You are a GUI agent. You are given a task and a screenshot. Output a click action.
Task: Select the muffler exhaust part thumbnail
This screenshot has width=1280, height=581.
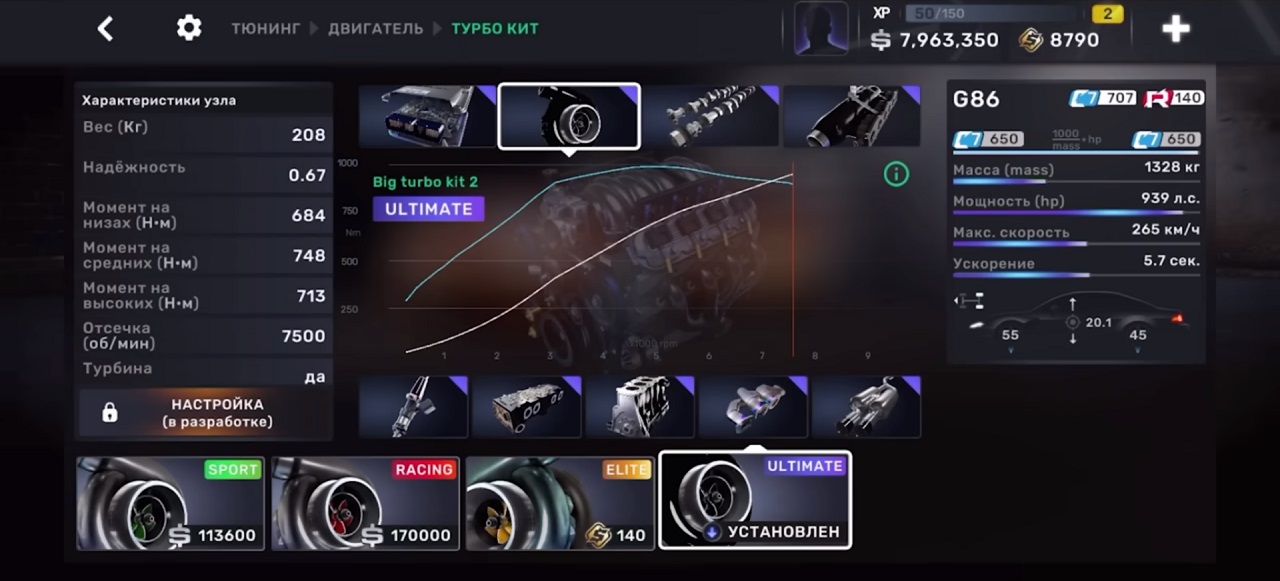[x=866, y=407]
